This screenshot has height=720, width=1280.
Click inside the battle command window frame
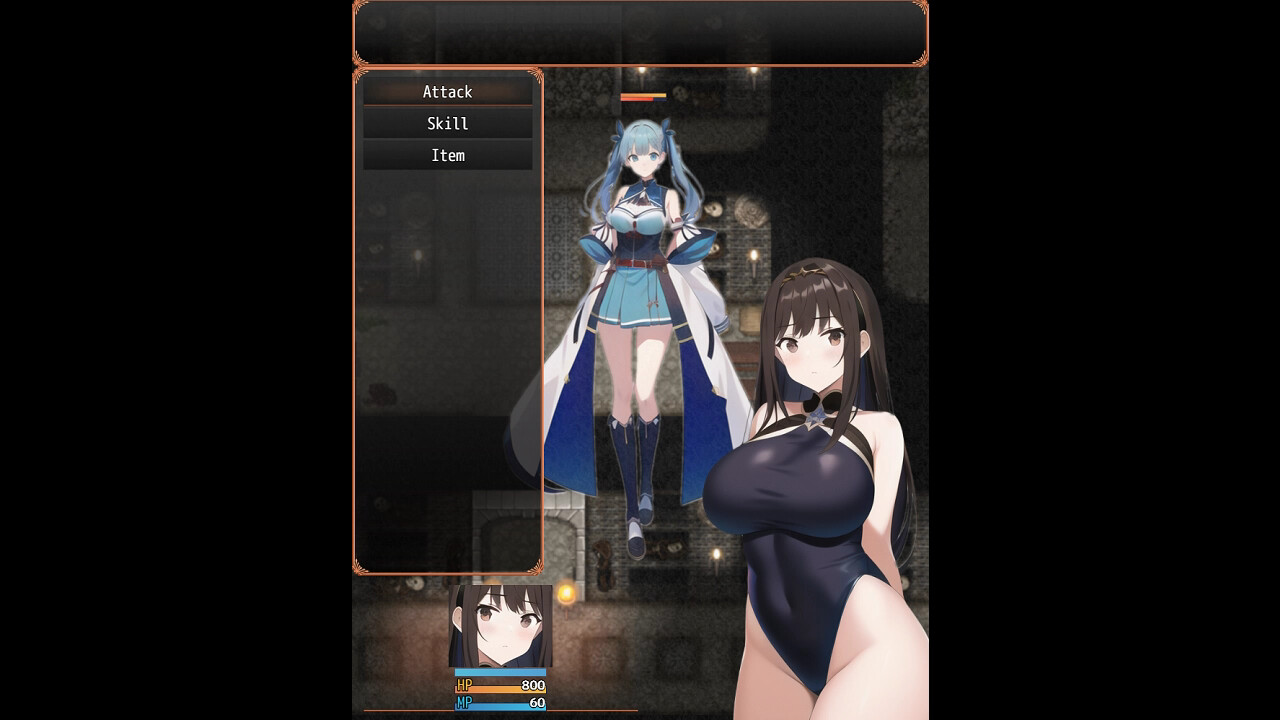click(x=447, y=350)
